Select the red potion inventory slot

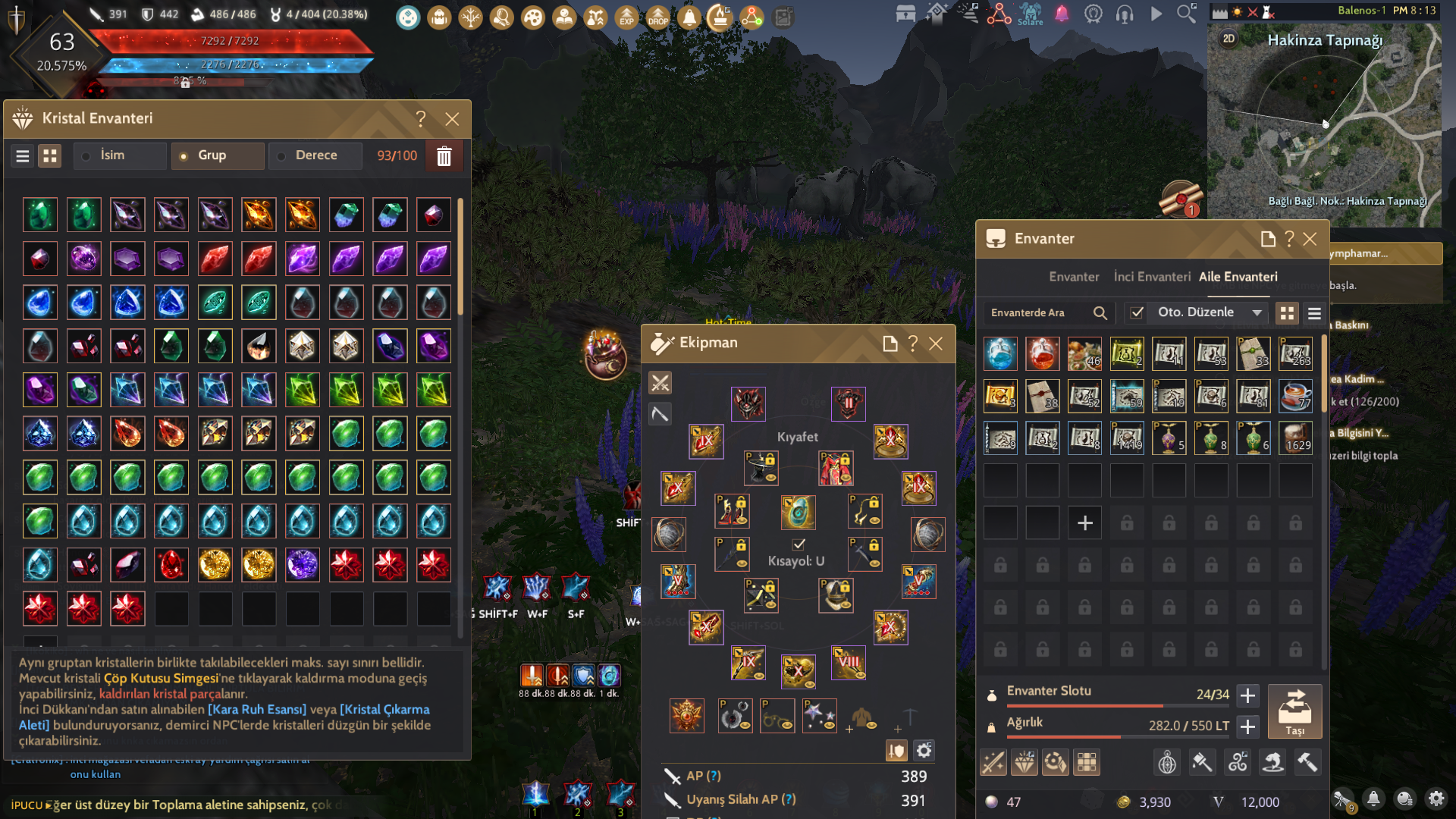coord(1042,354)
